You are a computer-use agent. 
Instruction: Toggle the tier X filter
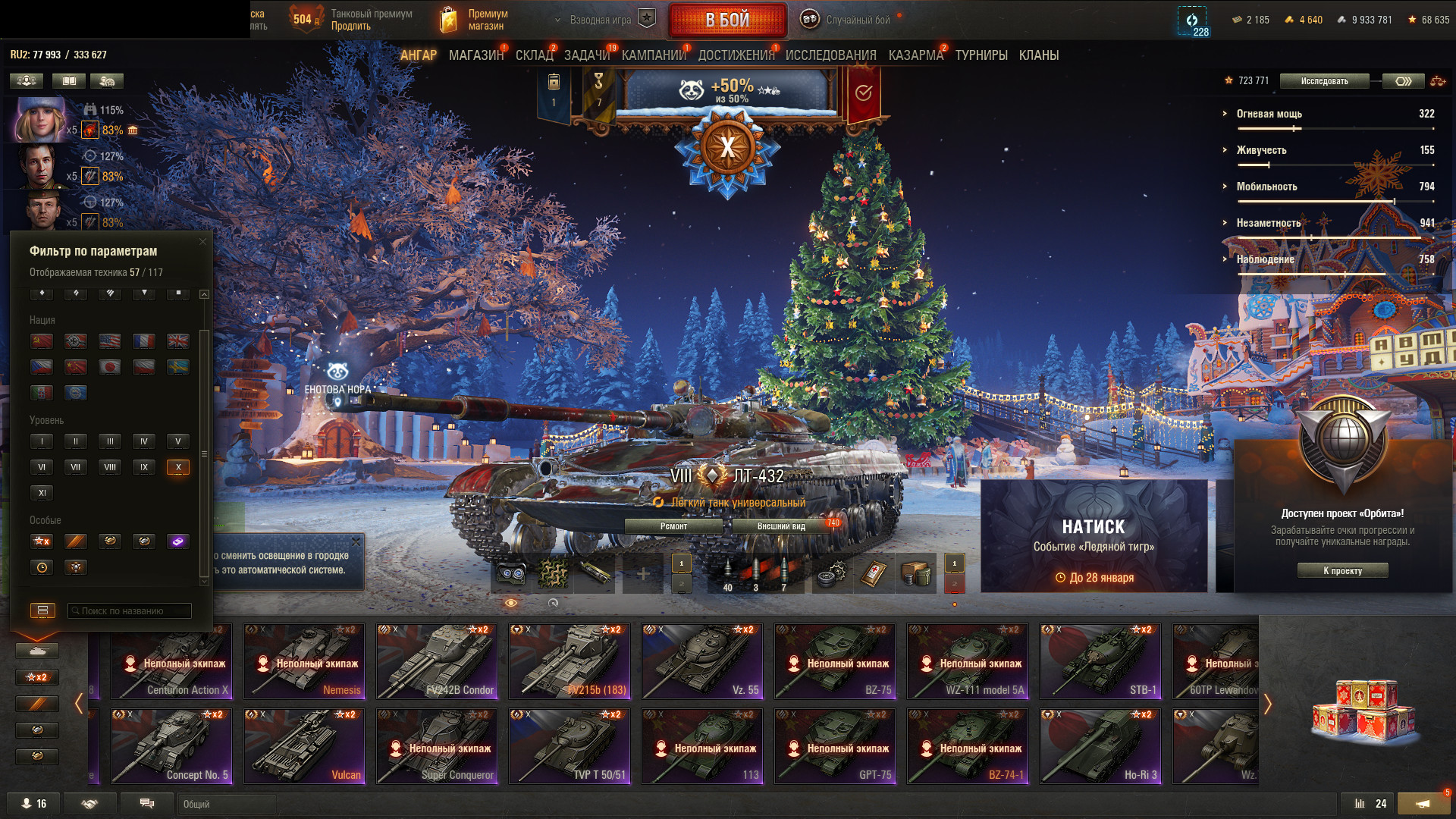coord(178,467)
